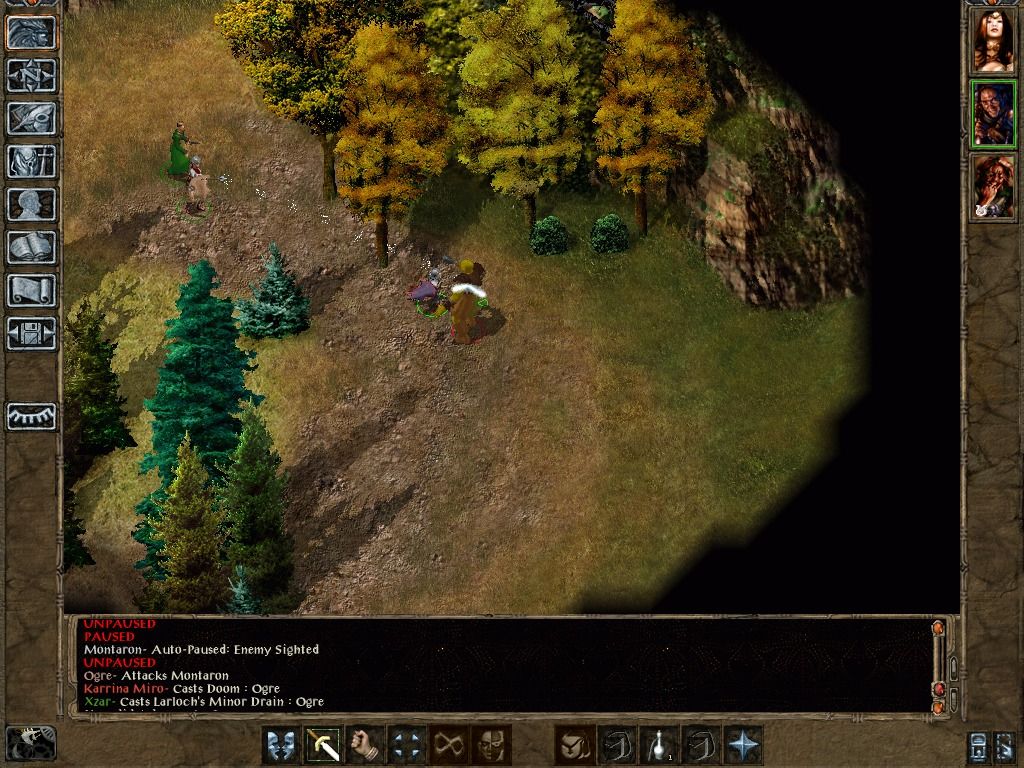Use the potion quick item slot
The image size is (1024, 768).
coord(659,745)
